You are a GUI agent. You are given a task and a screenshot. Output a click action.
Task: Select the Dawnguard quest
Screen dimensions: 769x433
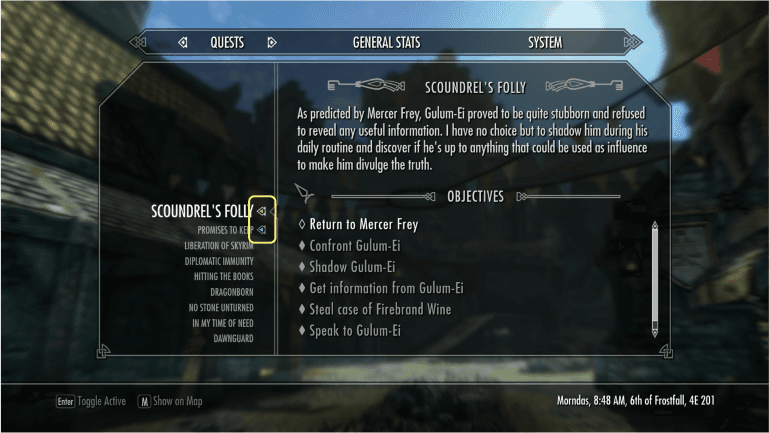pyautogui.click(x=231, y=339)
